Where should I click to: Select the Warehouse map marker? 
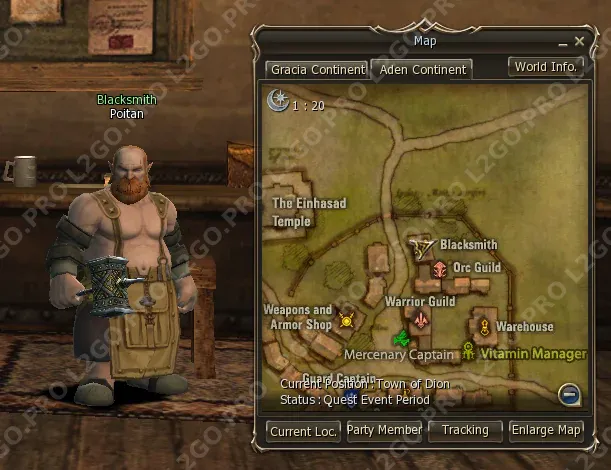click(x=484, y=326)
